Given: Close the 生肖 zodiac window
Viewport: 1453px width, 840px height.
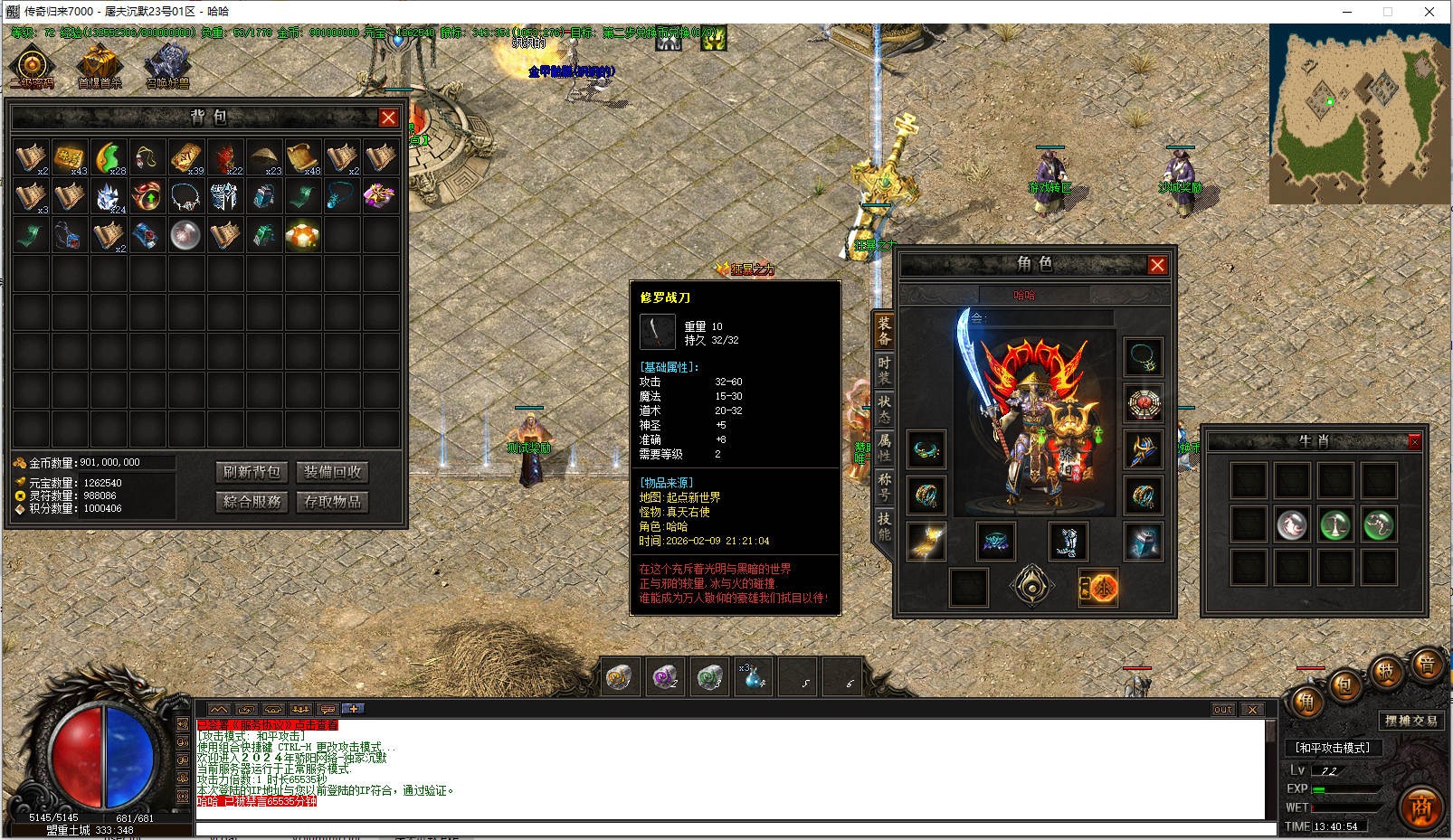Looking at the screenshot, I should pyautogui.click(x=1415, y=441).
